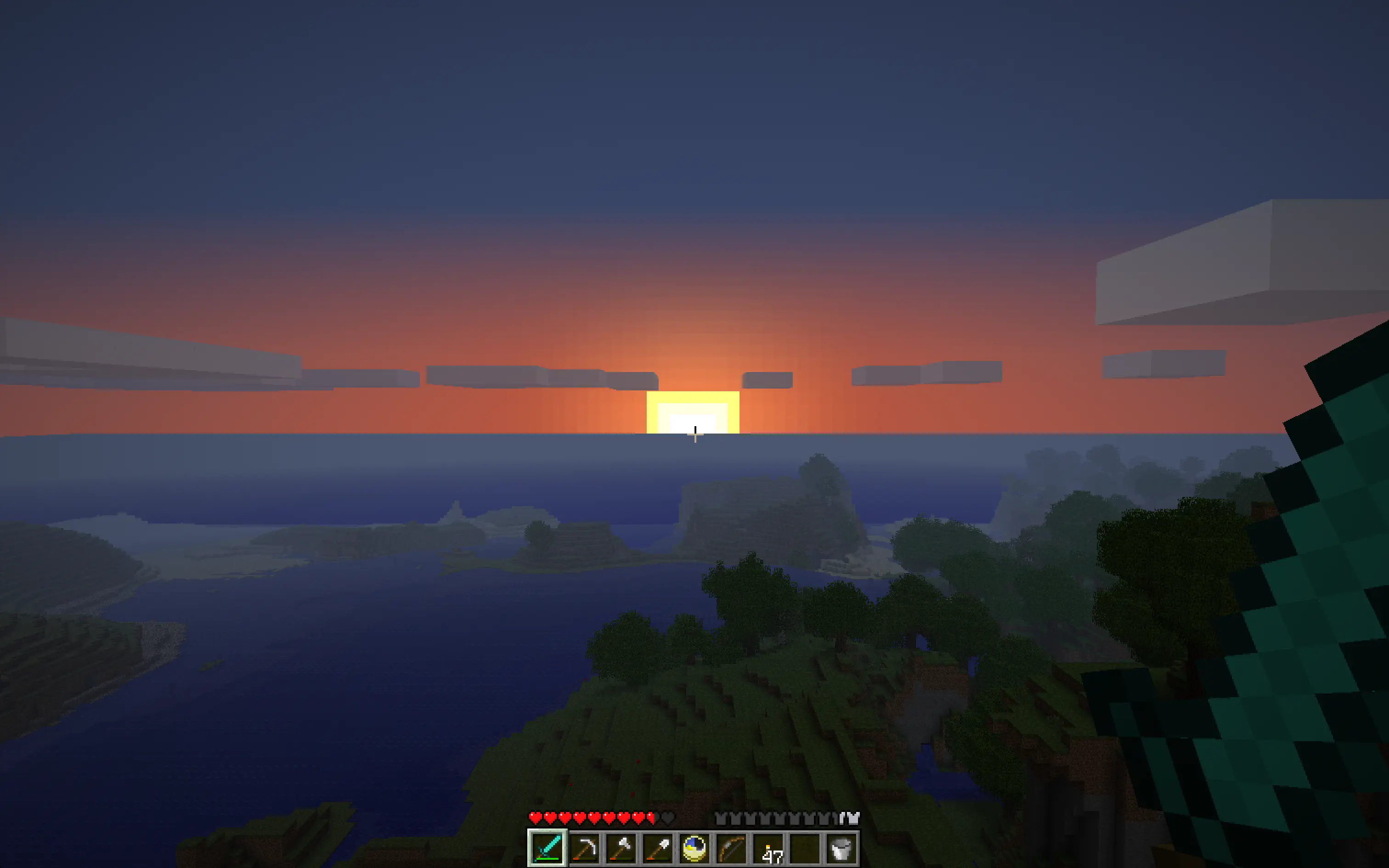Click the first red heart on the health bar

click(536, 817)
